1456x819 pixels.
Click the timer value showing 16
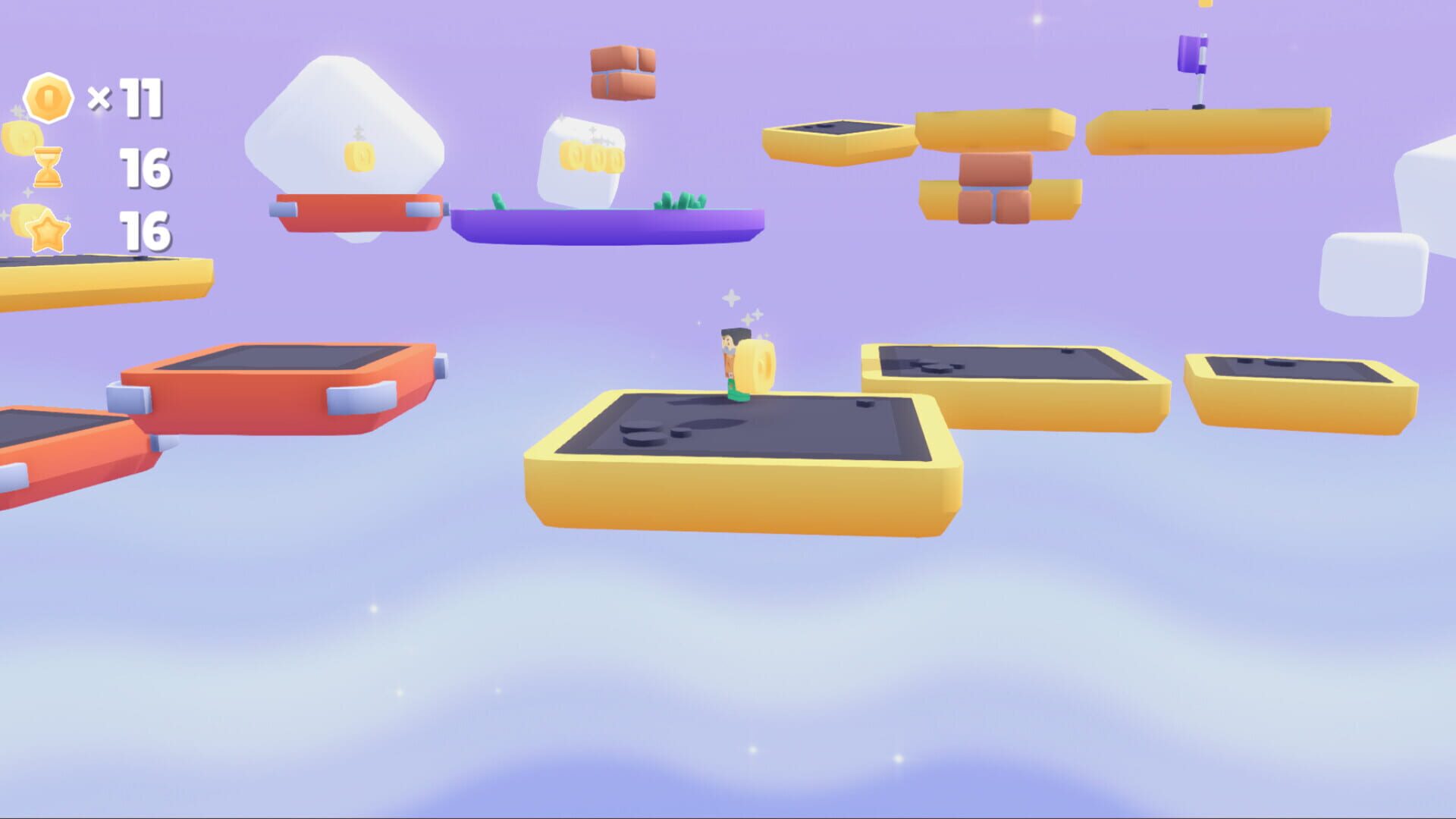point(146,168)
